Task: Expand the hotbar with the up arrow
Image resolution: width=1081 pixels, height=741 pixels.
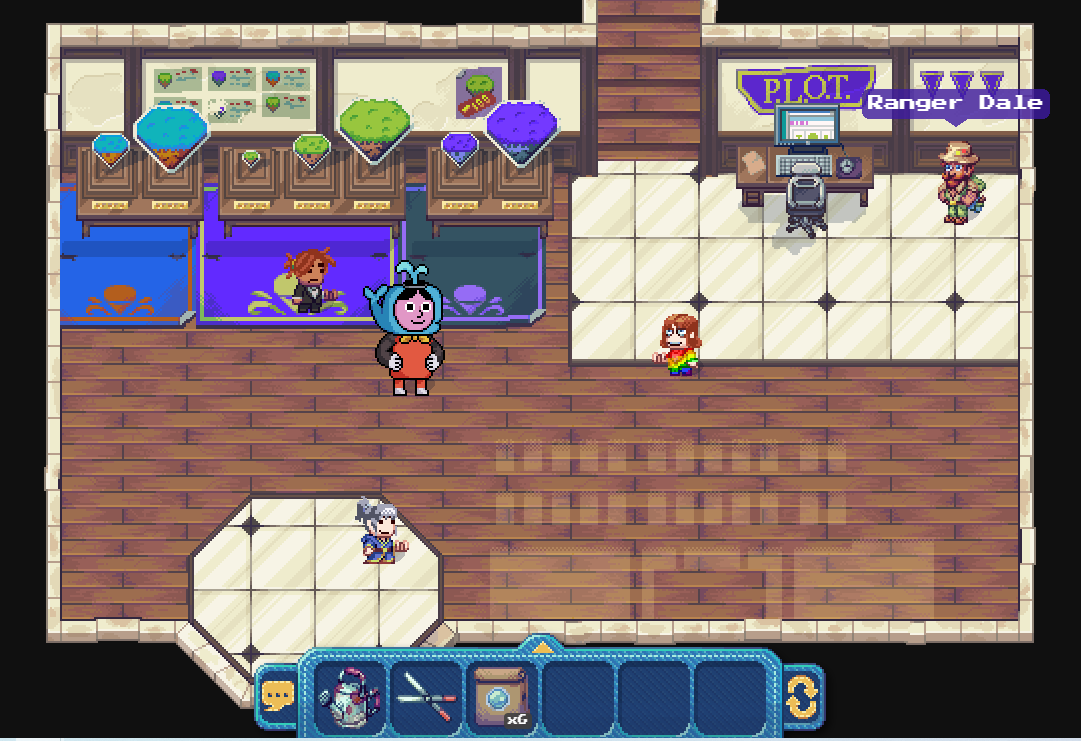Action: click(541, 647)
